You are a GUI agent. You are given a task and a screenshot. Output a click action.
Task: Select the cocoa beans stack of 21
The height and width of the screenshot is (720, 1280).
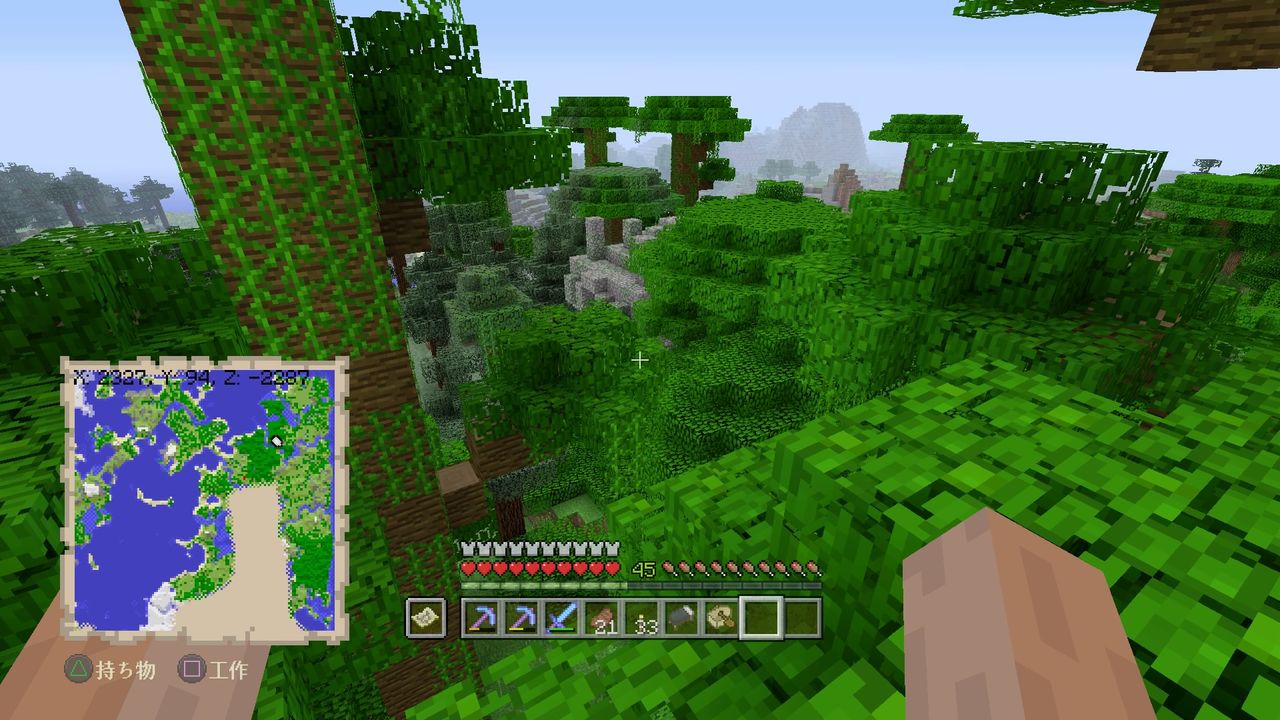click(600, 618)
